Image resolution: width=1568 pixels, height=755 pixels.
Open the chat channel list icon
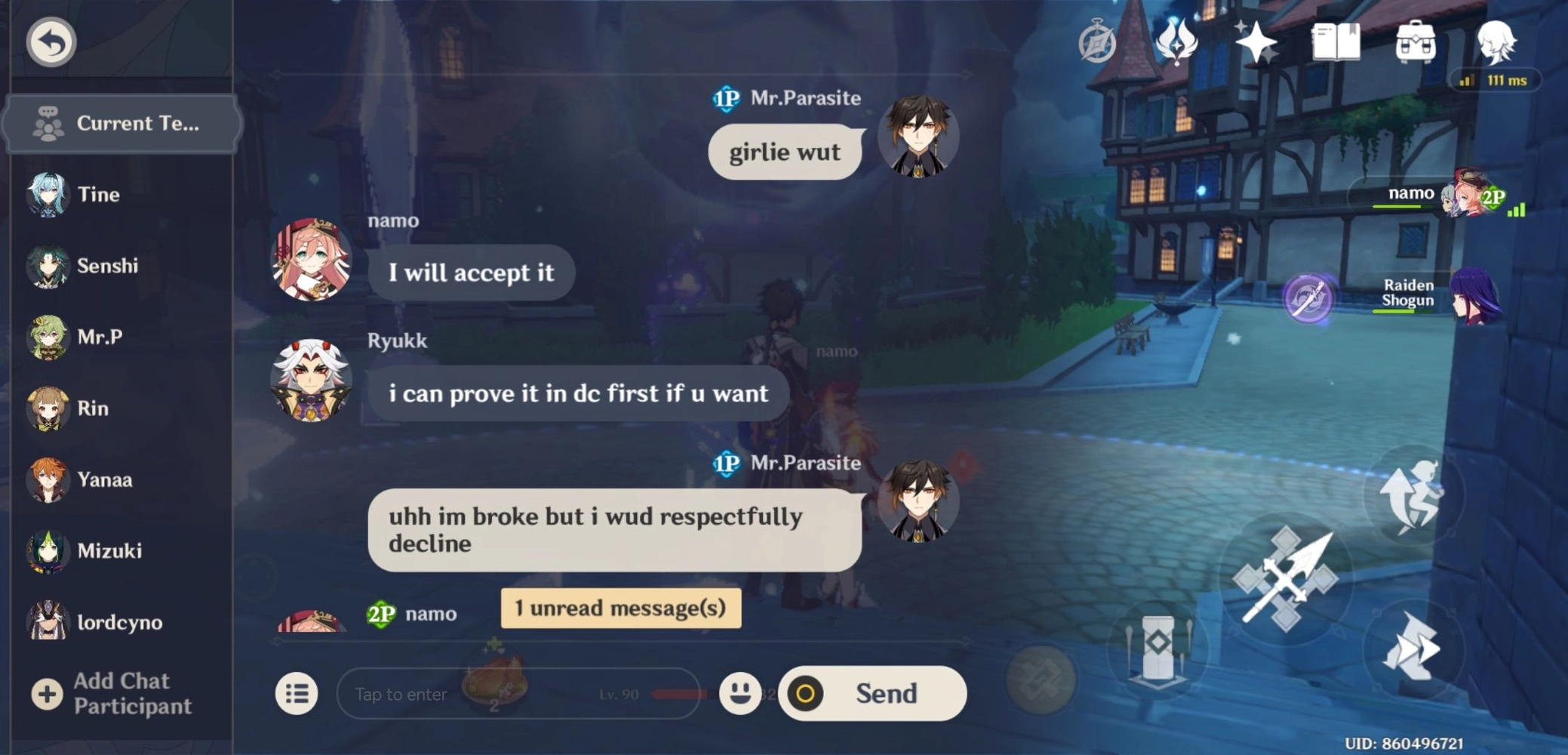tap(297, 693)
